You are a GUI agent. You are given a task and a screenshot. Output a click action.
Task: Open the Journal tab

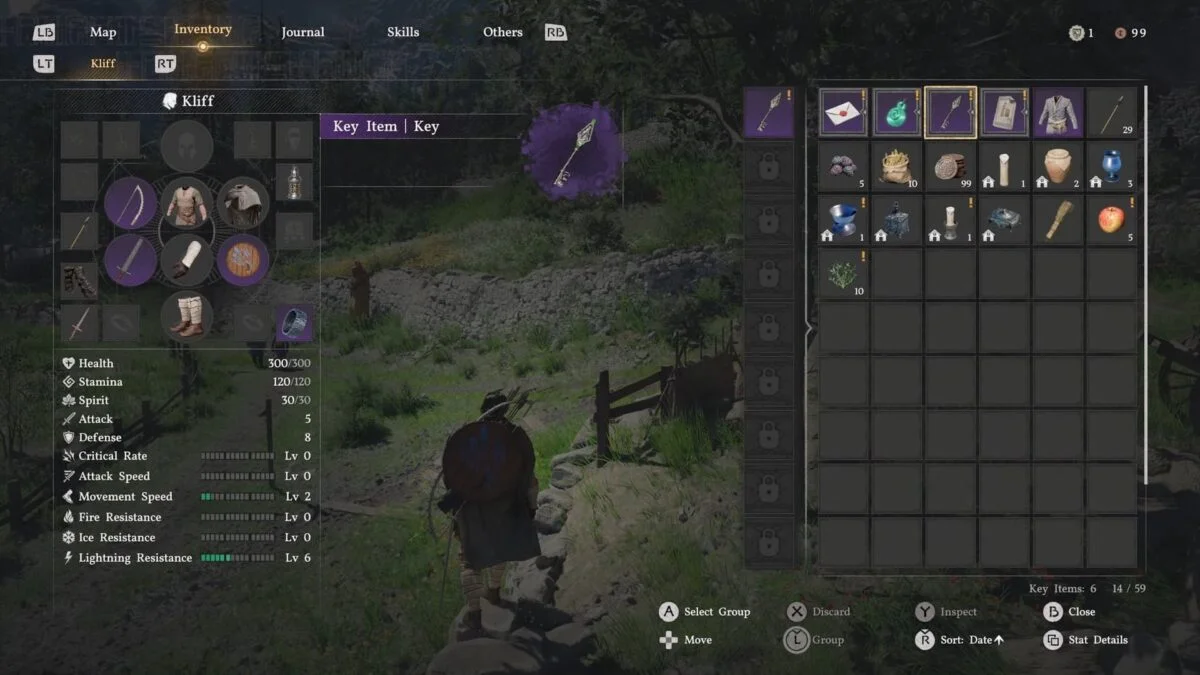302,32
